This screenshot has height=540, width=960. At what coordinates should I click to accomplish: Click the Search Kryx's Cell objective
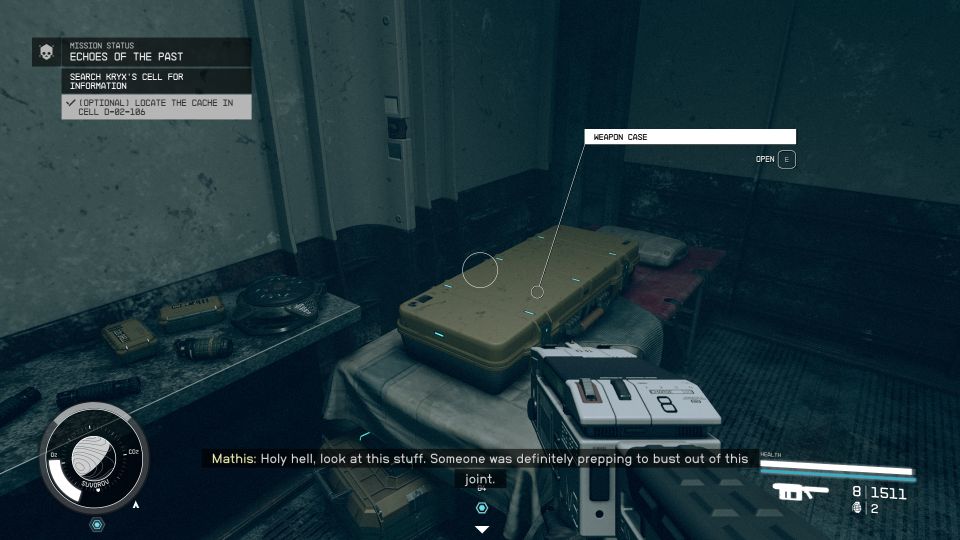[157, 81]
